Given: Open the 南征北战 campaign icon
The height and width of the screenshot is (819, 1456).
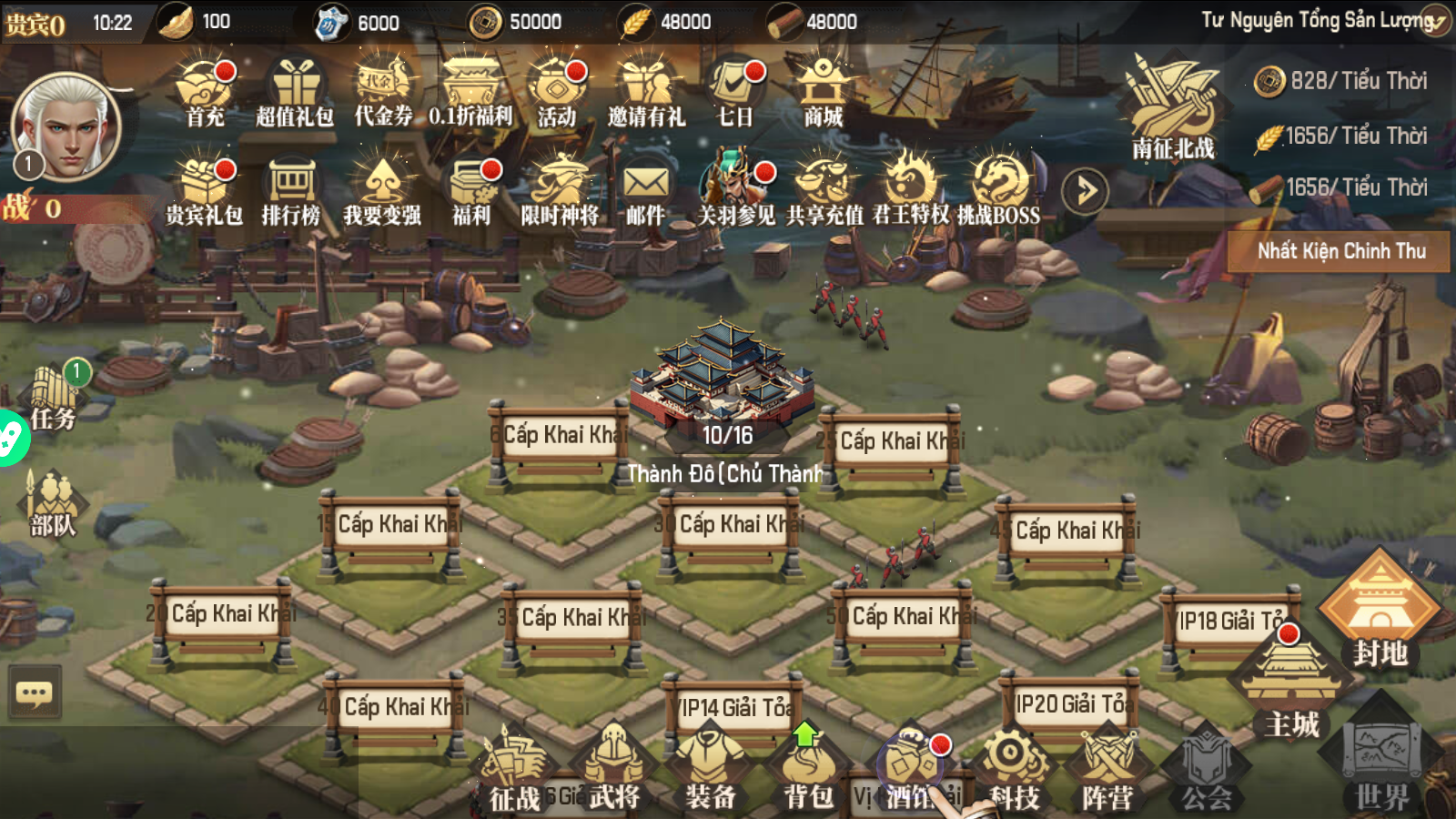Looking at the screenshot, I should (x=1172, y=109).
